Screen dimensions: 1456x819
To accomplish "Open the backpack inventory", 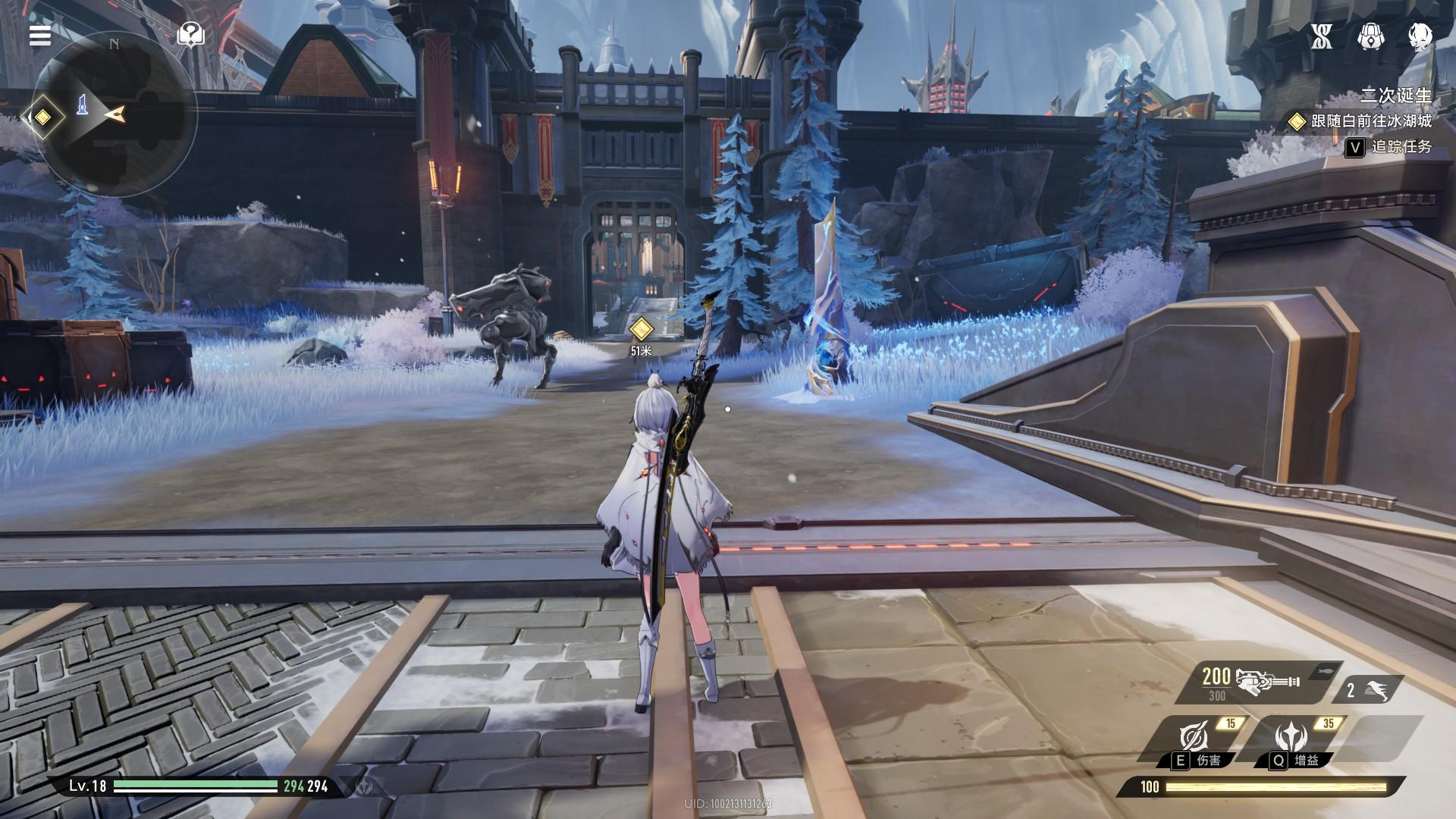I will pyautogui.click(x=1369, y=36).
